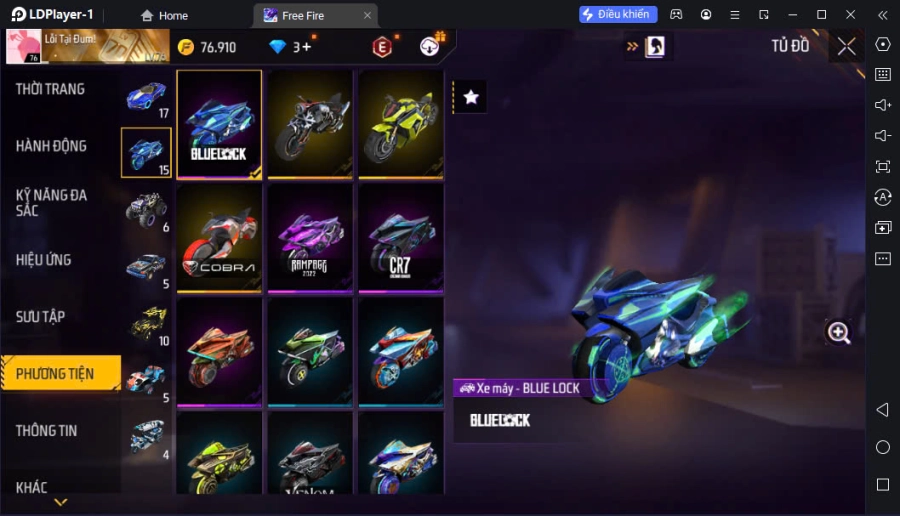900x516 pixels.
Task: Pick the Rampage purple motorcycle skin
Action: [310, 238]
